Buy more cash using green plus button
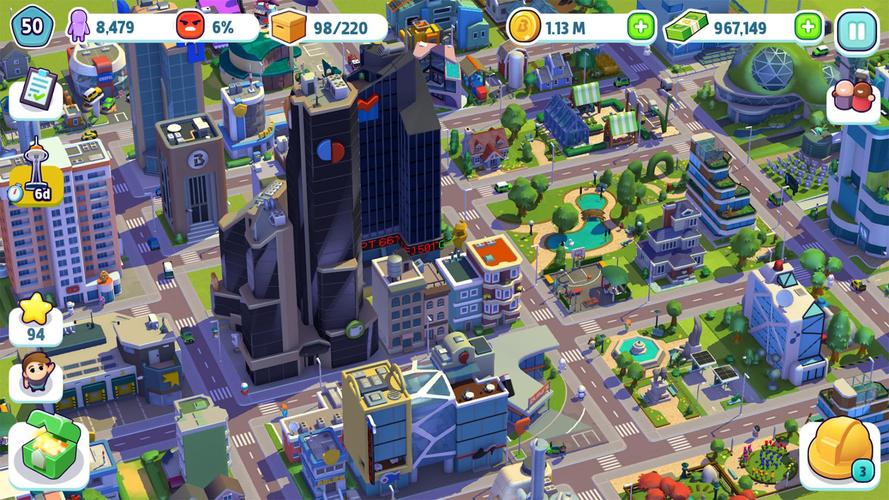Image resolution: width=889 pixels, height=500 pixels. (808, 27)
